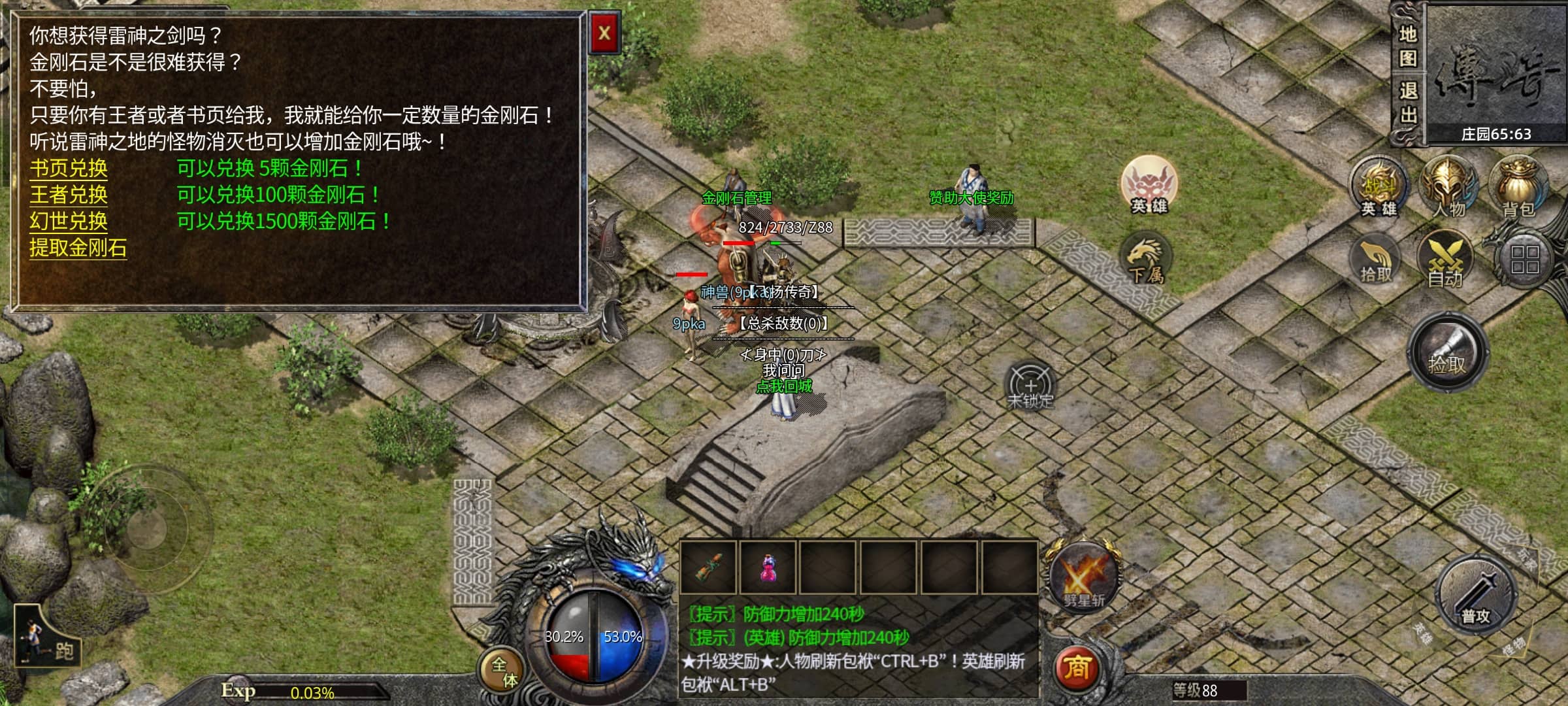This screenshot has width=1568, height=706.
Task: Pick the 幻世兑换 exchange option
Action: coord(69,222)
